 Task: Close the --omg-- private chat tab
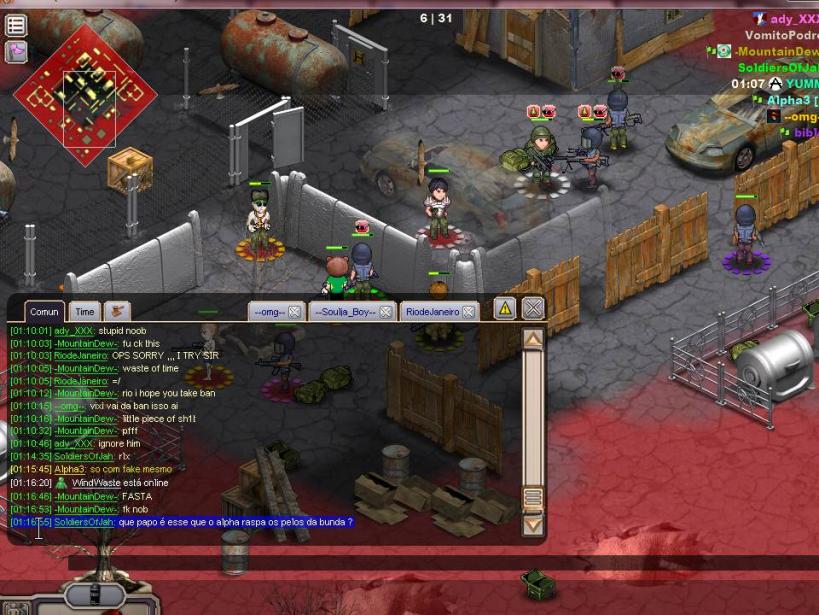click(x=294, y=312)
